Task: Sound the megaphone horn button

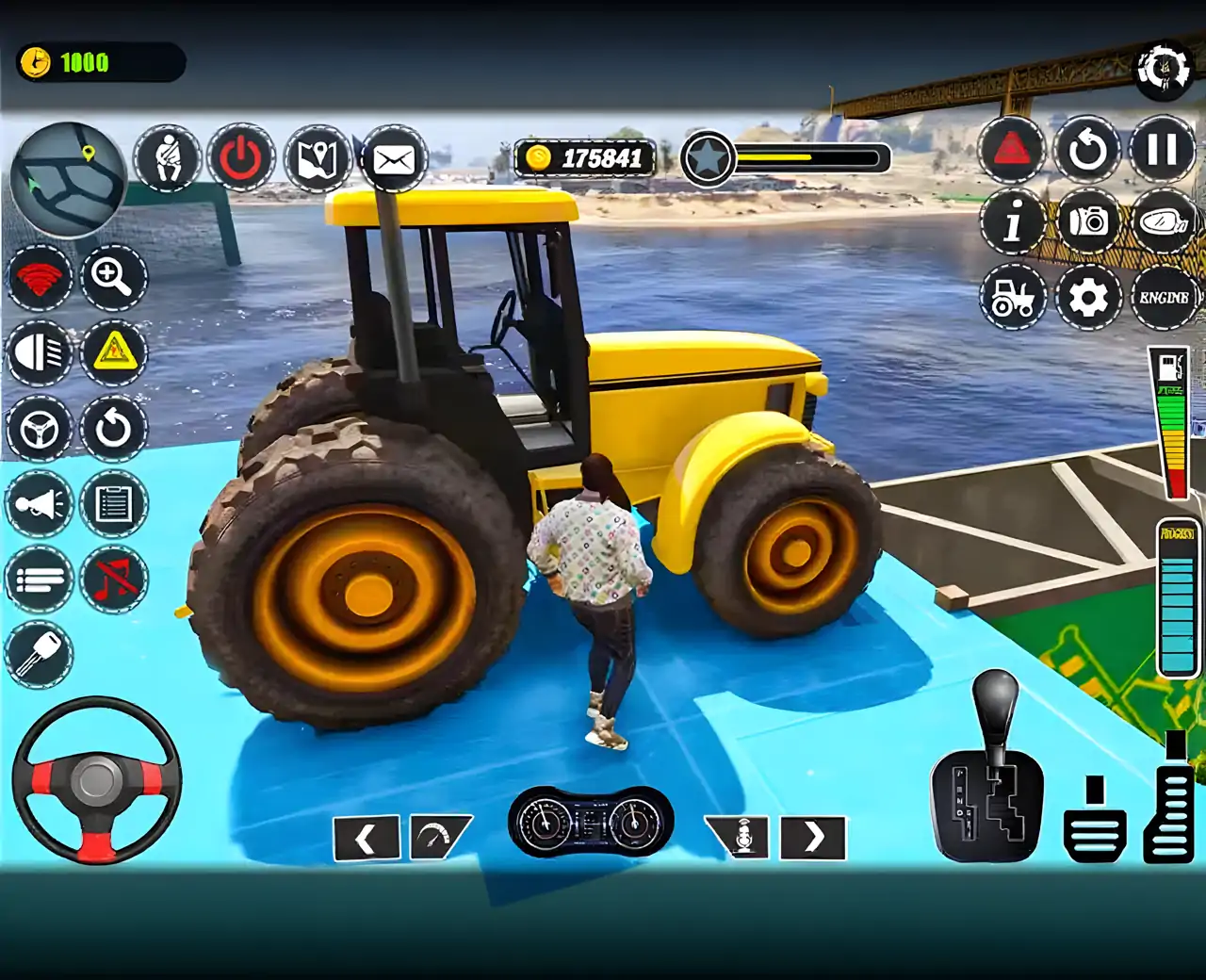Action: coord(40,504)
